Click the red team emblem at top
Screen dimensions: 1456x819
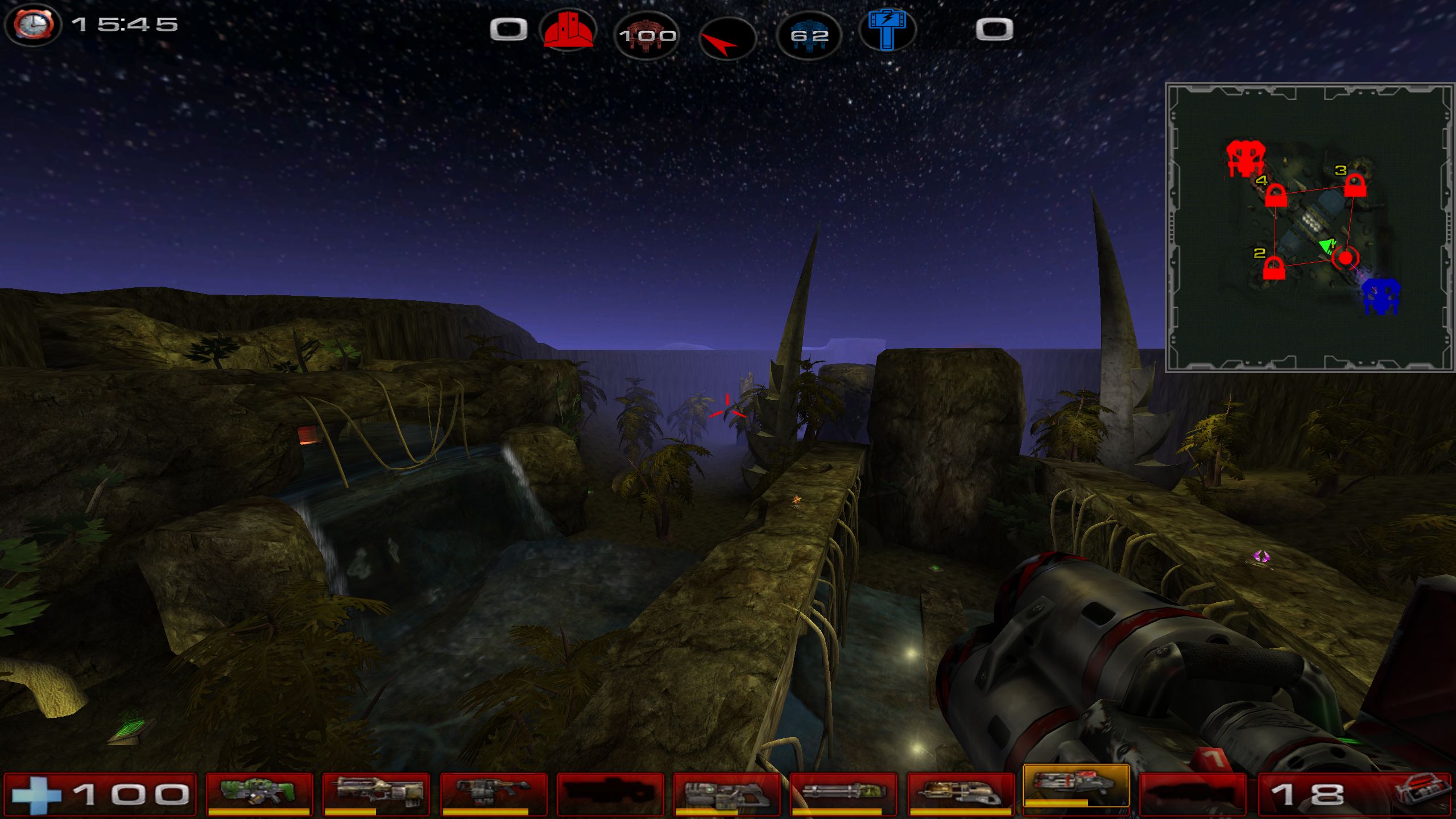(568, 30)
